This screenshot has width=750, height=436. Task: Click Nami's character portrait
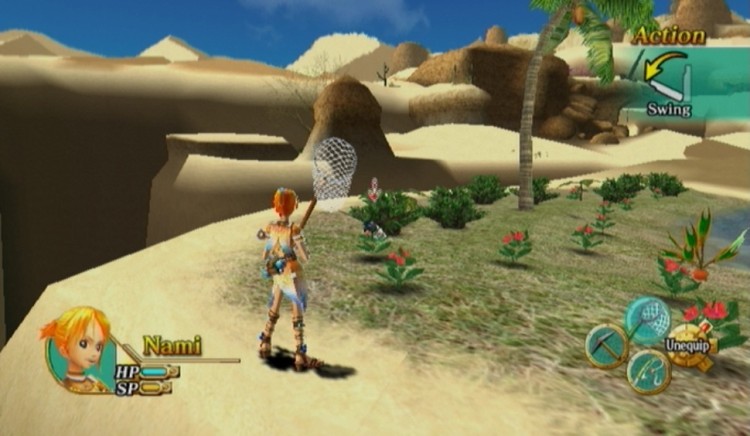tap(79, 348)
